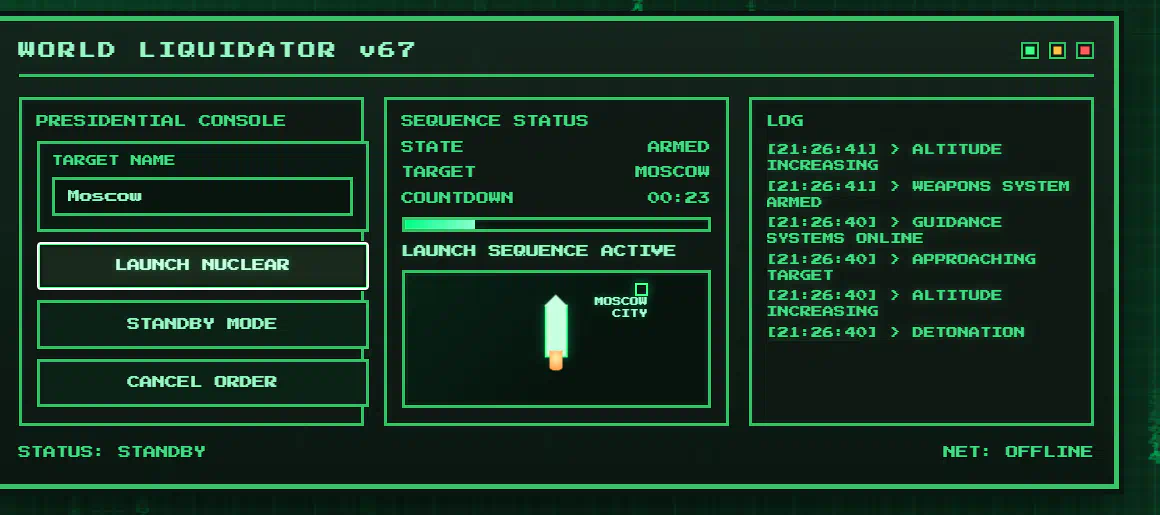This screenshot has width=1160, height=515.
Task: Activate STANDBY MODE
Action: click(x=202, y=324)
